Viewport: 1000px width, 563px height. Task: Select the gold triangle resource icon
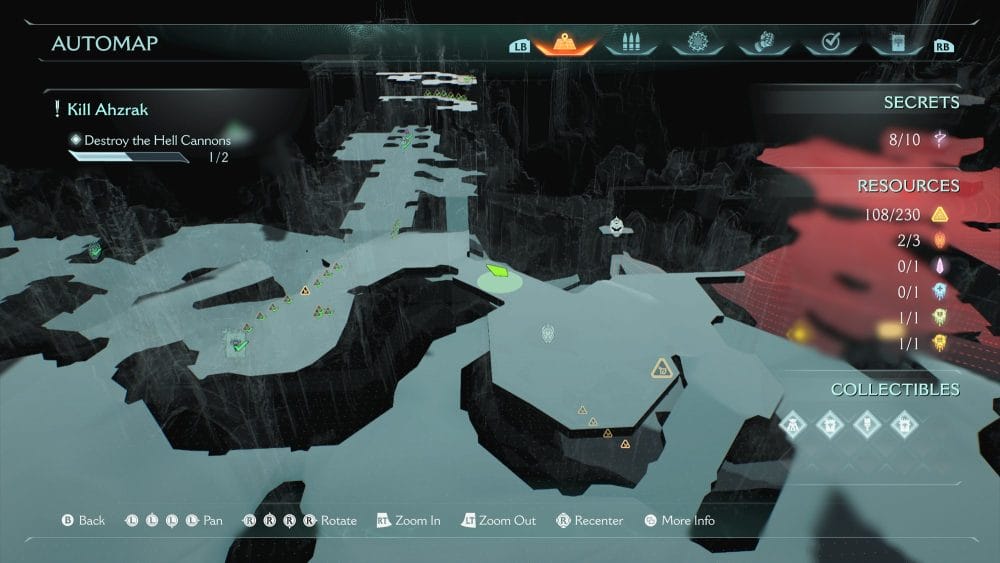[940, 214]
